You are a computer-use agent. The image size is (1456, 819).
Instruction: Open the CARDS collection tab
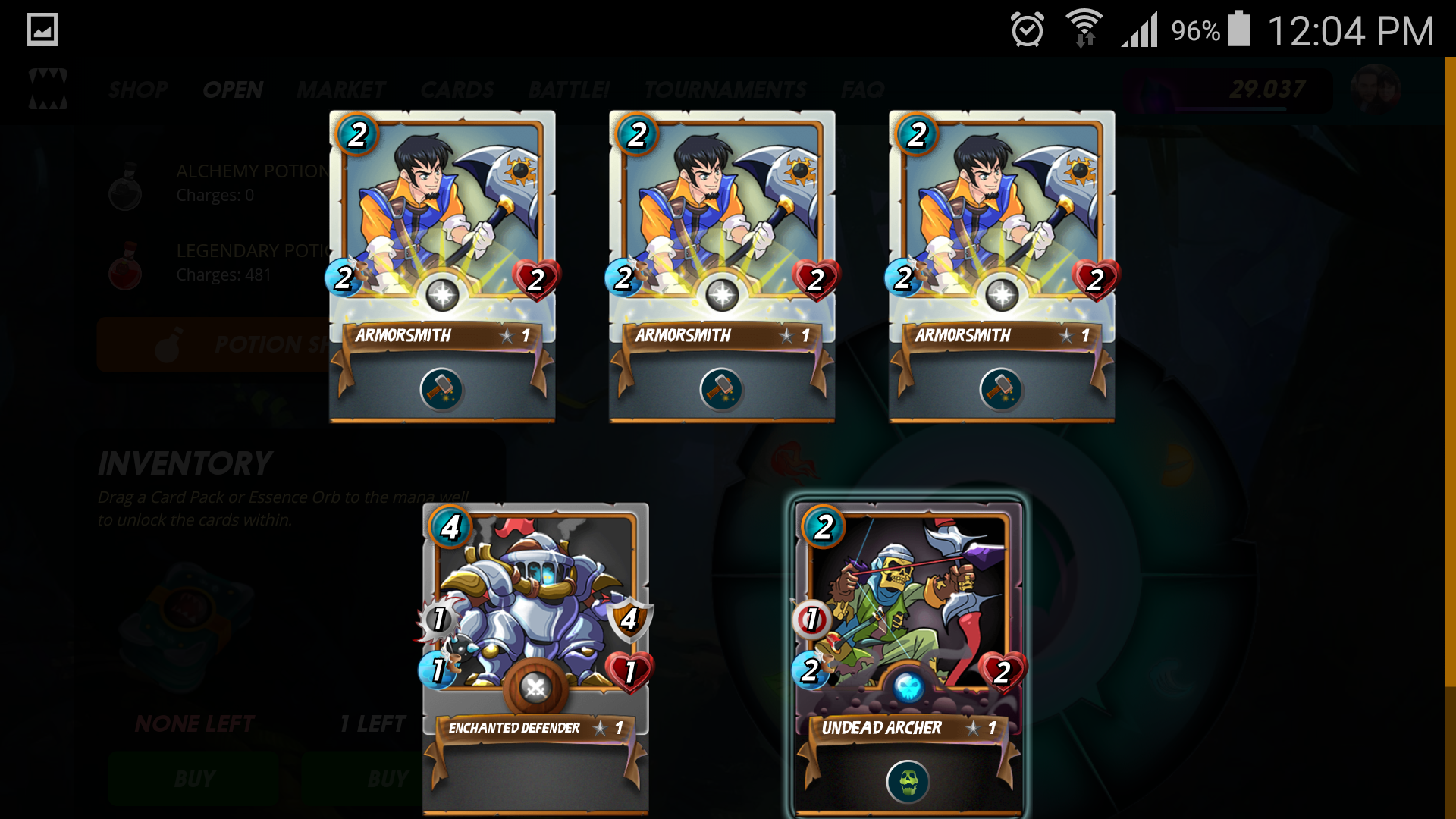click(x=457, y=90)
